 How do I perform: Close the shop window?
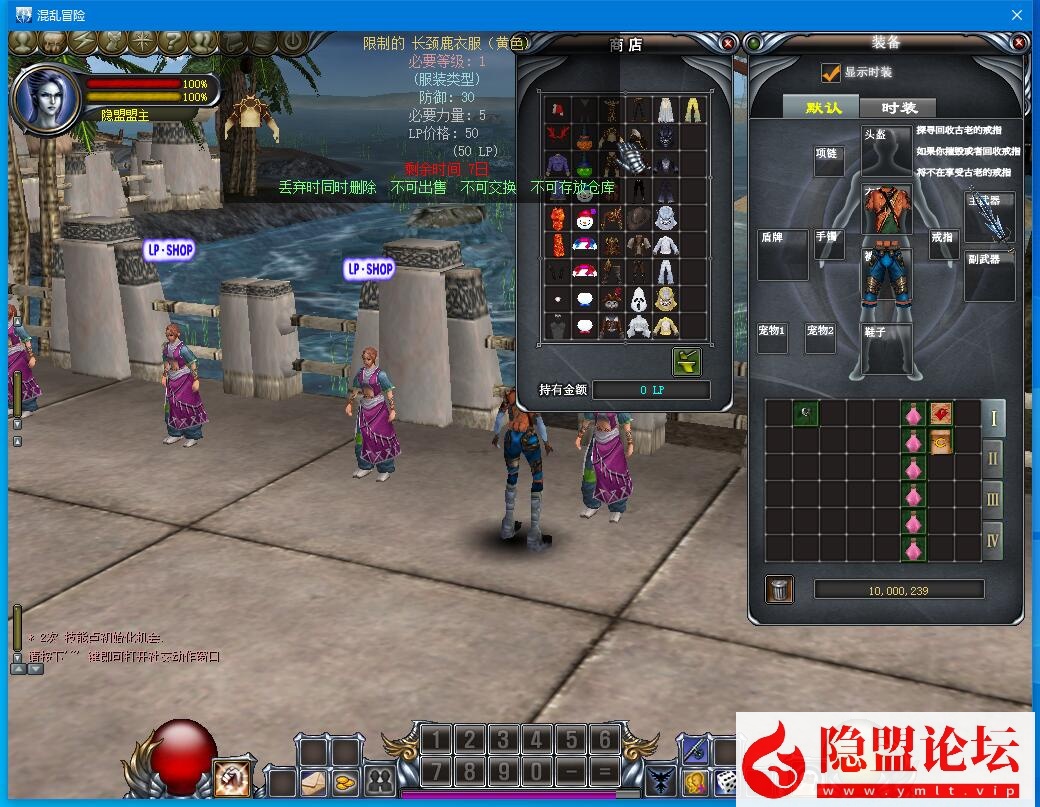728,43
